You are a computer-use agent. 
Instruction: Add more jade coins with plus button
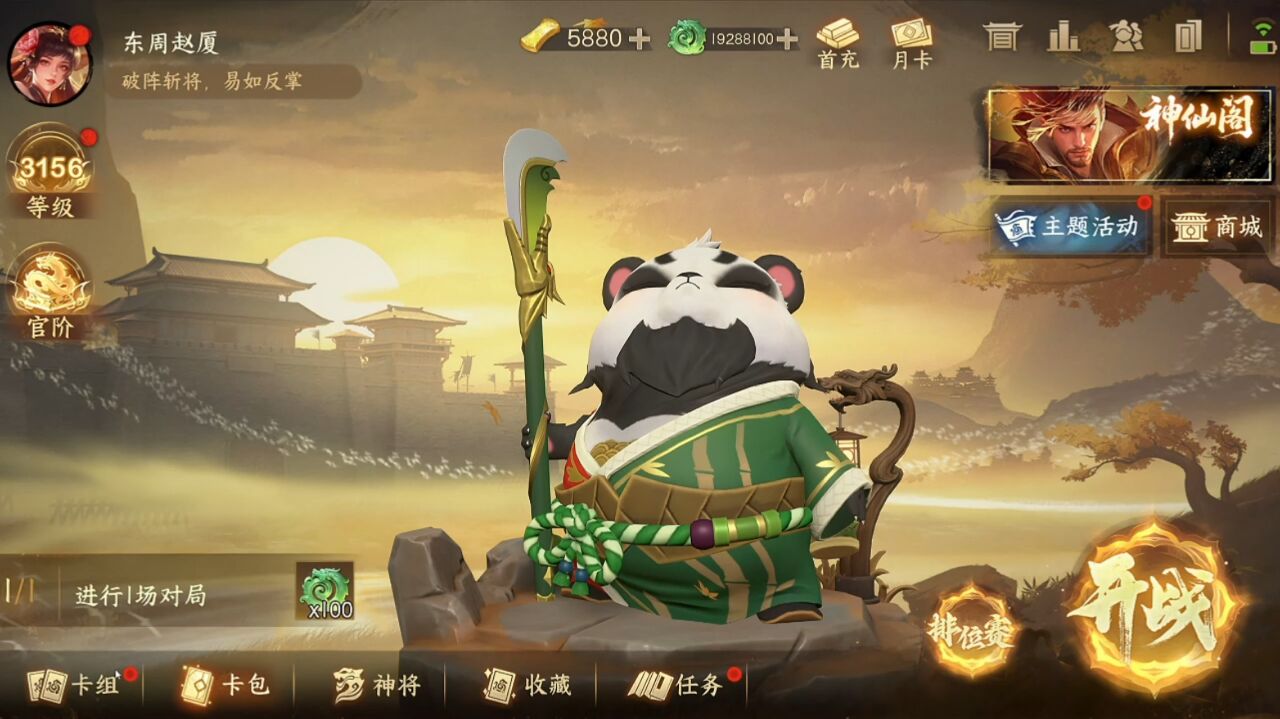click(x=788, y=39)
